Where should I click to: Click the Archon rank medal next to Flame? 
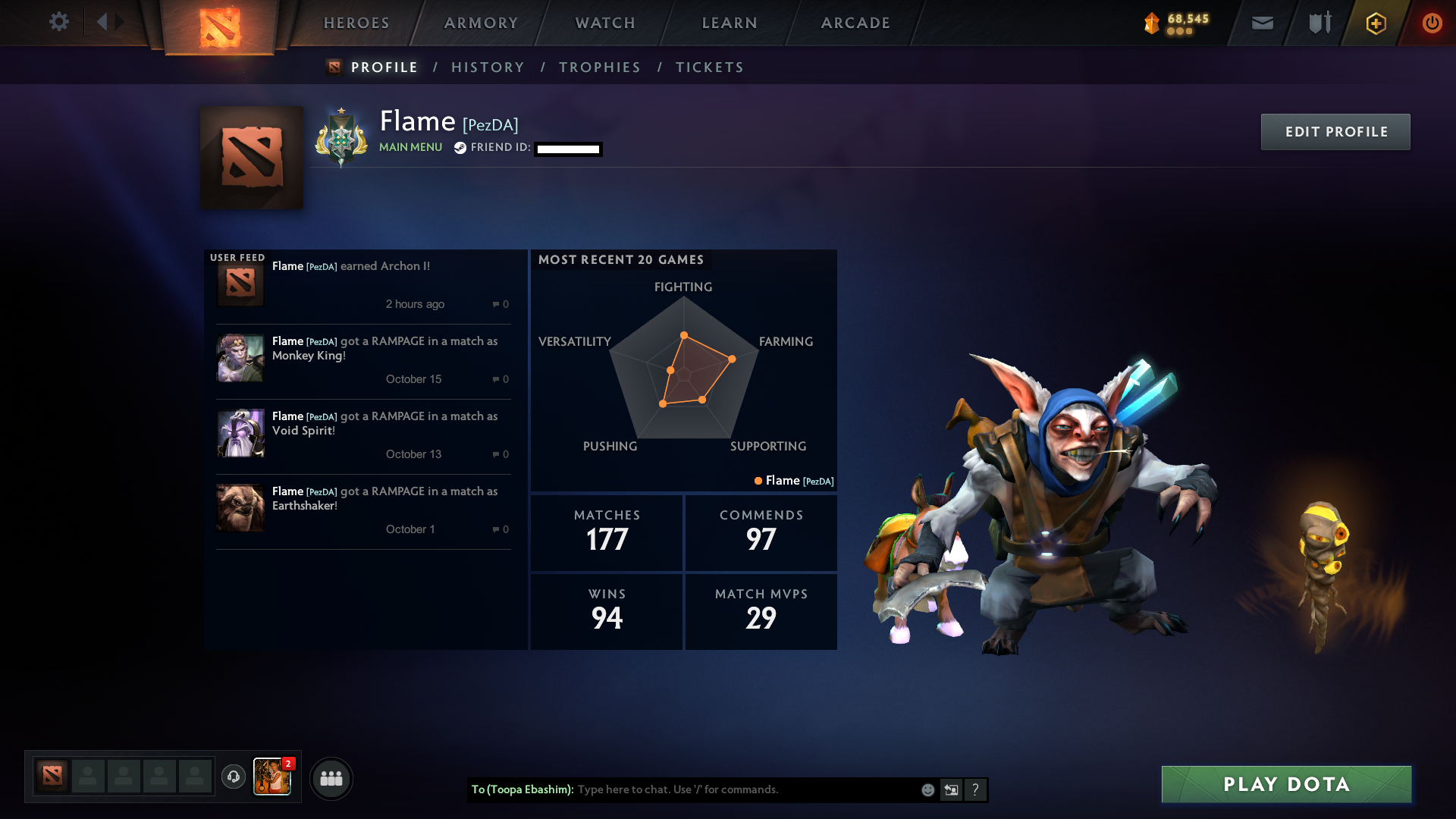pos(340,136)
